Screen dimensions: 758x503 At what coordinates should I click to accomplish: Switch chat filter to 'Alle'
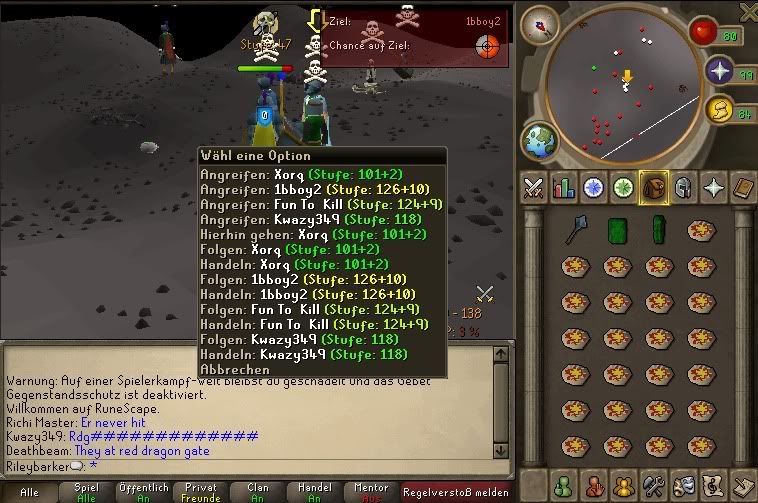pos(29,492)
